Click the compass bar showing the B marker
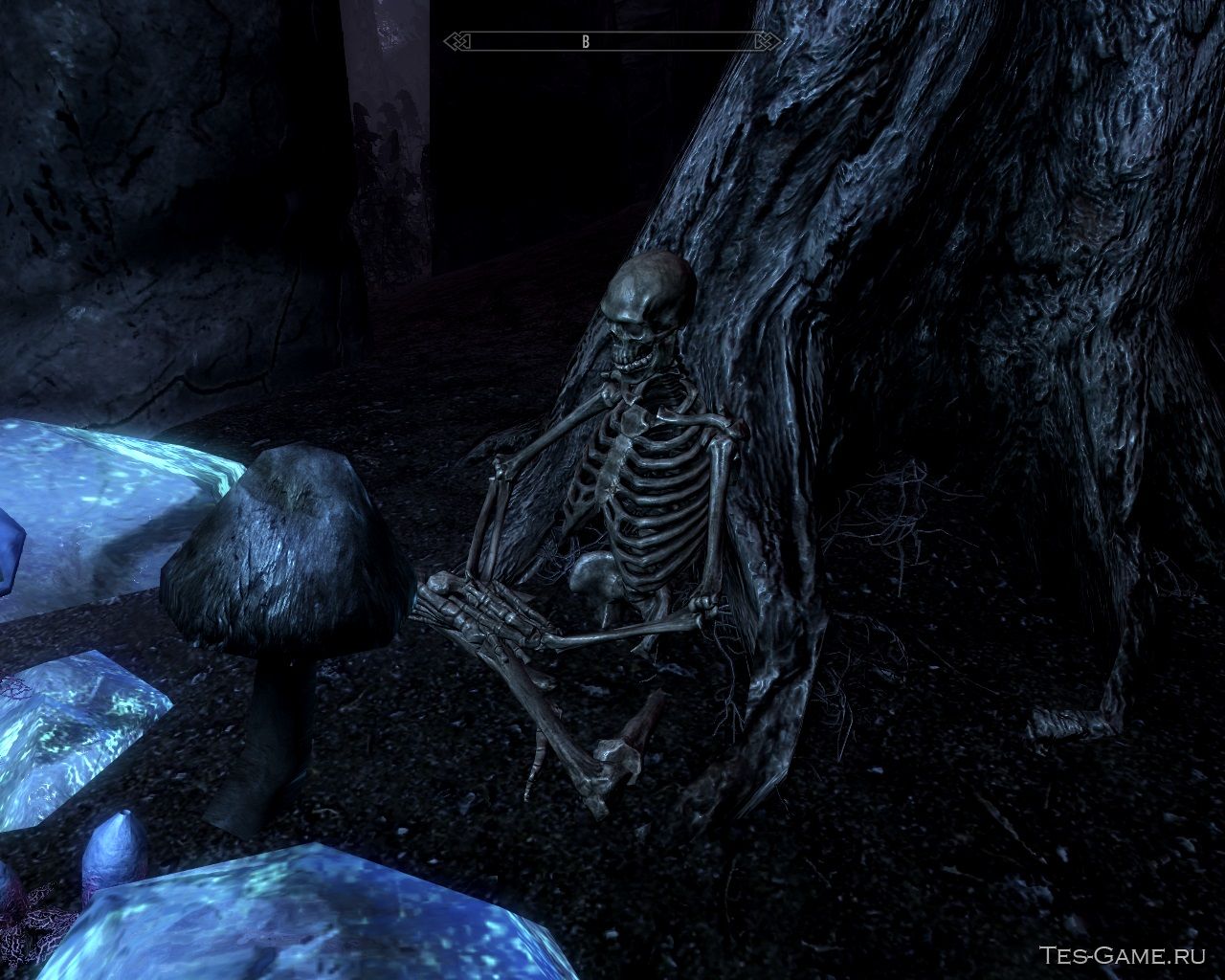Viewport: 1225px width, 980px height. pos(612,41)
